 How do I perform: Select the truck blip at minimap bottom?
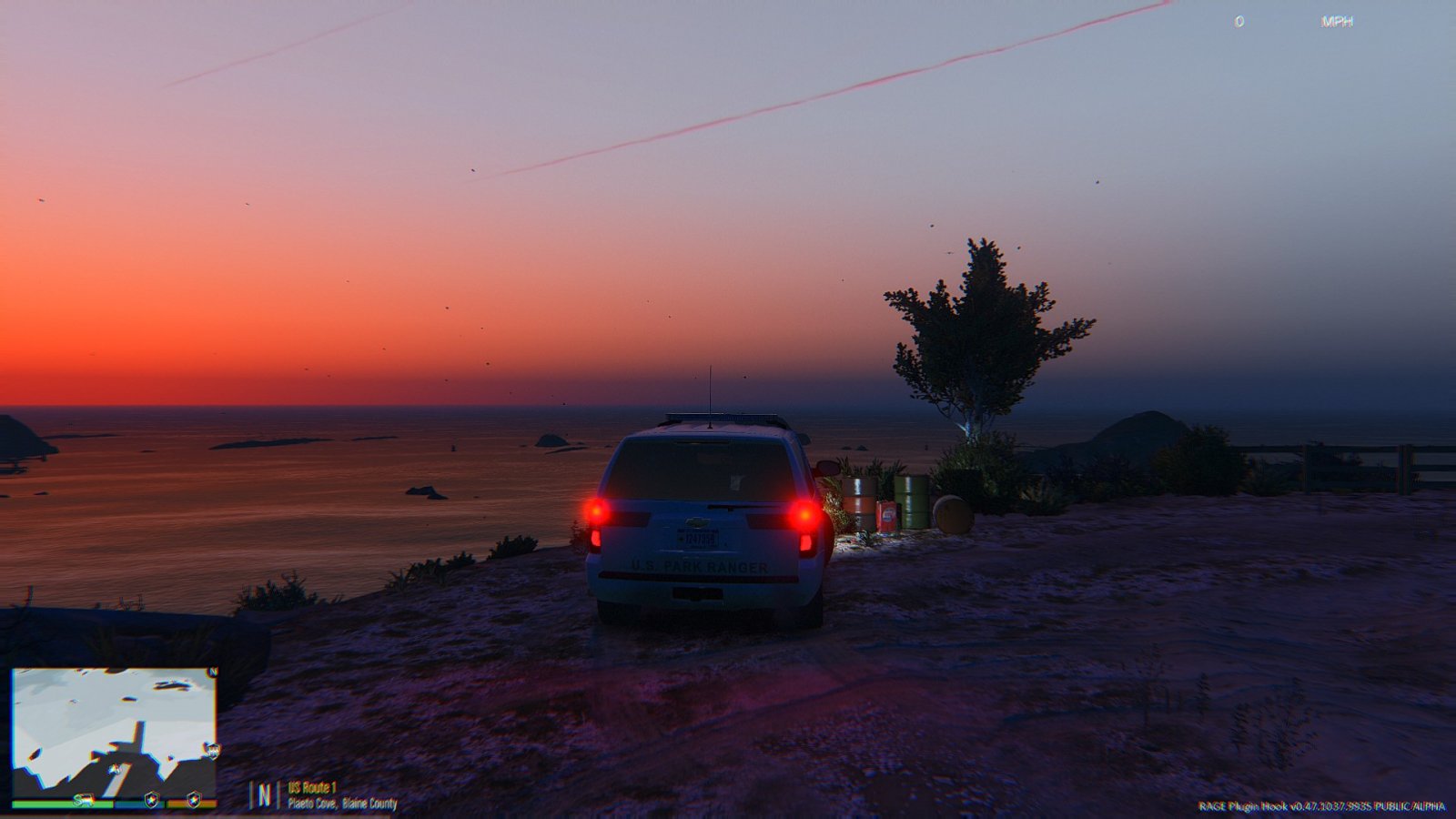(x=85, y=800)
